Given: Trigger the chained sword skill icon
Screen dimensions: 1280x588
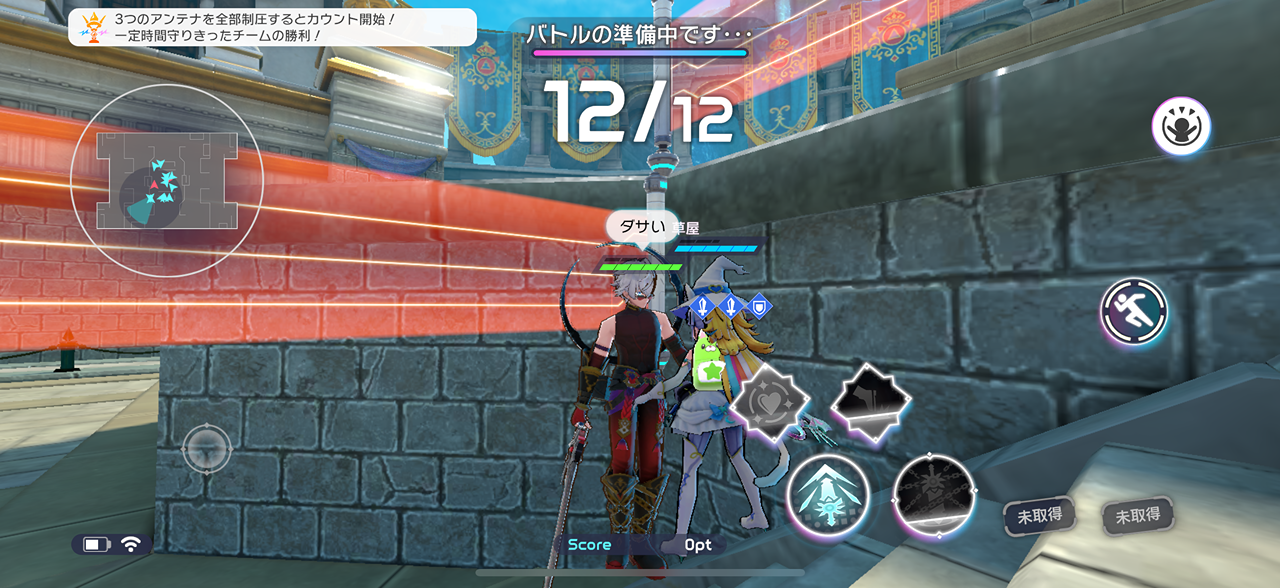Looking at the screenshot, I should click(x=934, y=494).
